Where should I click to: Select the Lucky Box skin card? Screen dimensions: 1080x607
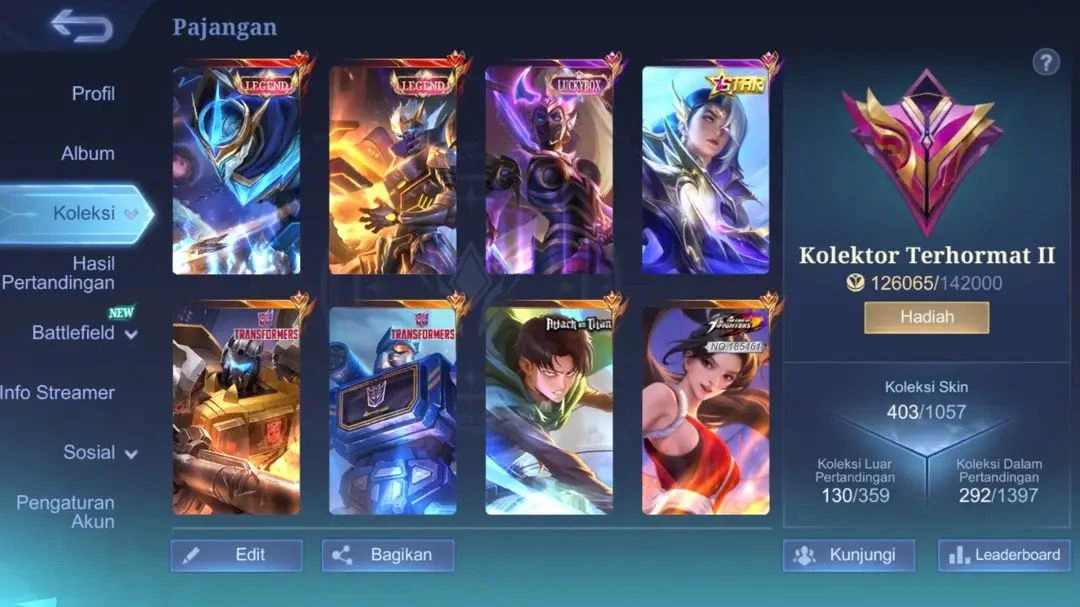click(549, 170)
